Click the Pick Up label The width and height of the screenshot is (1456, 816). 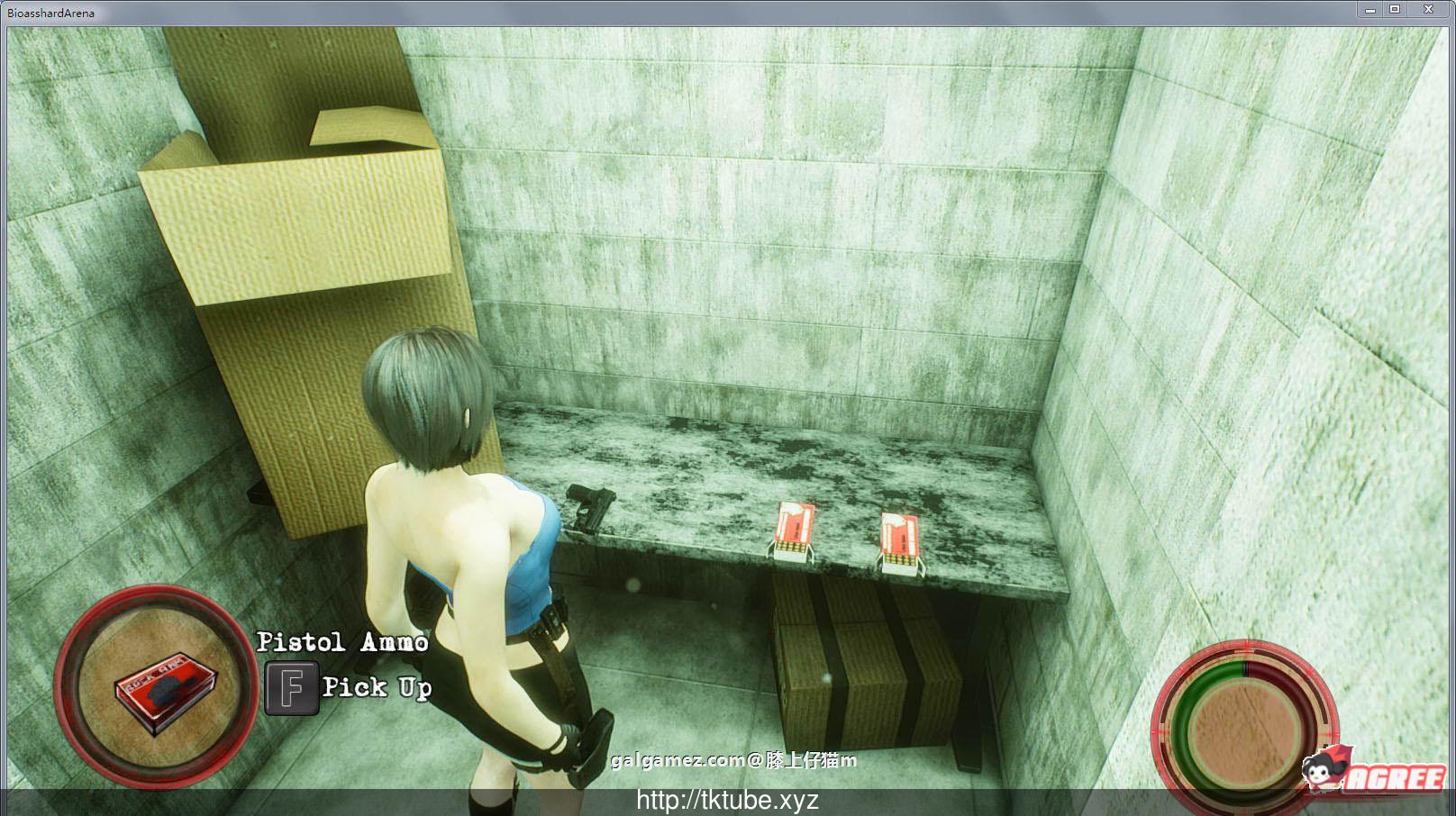(376, 688)
